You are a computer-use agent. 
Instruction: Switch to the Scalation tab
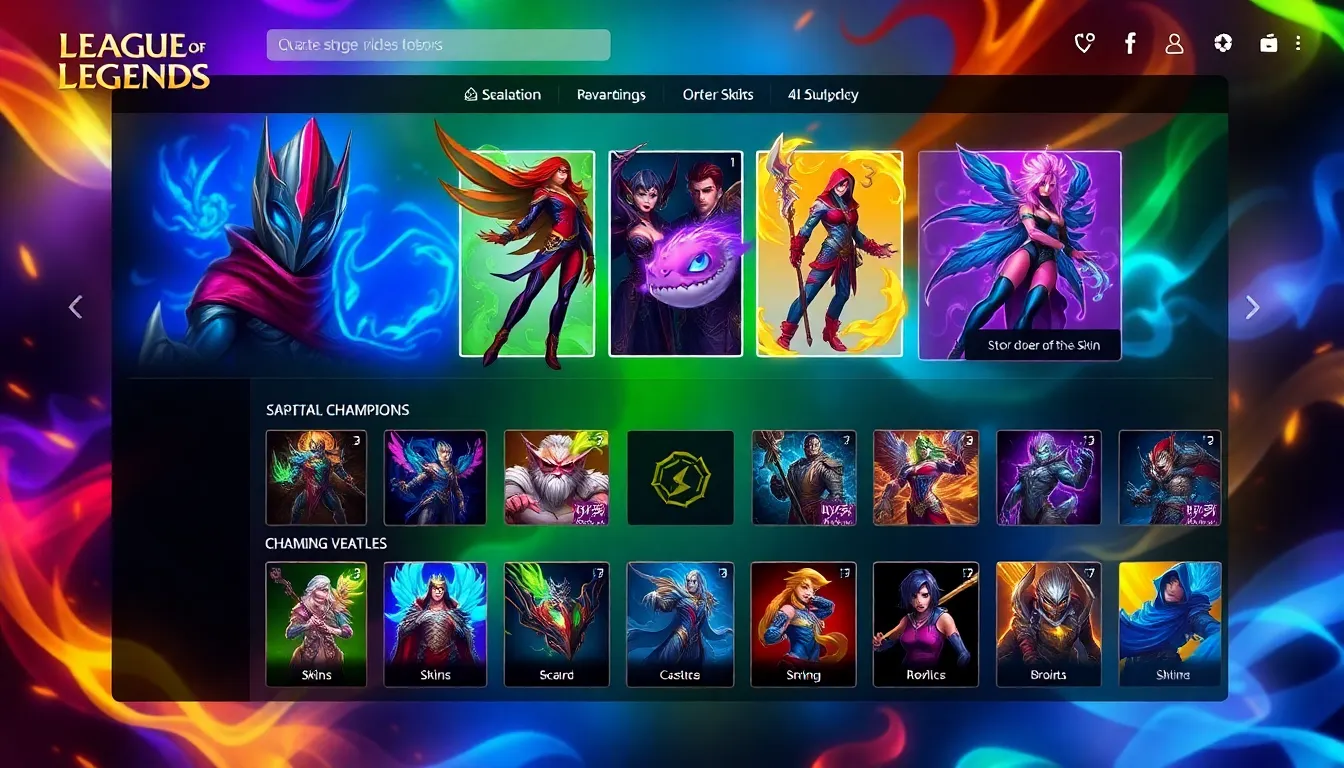(503, 95)
